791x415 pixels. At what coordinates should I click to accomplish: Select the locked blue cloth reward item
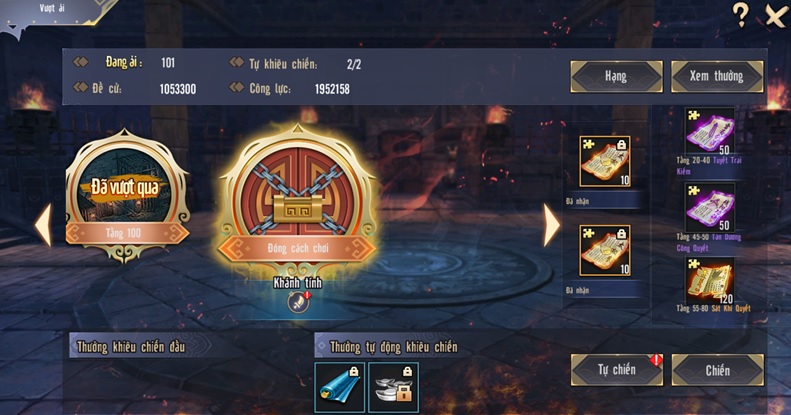tap(339, 387)
